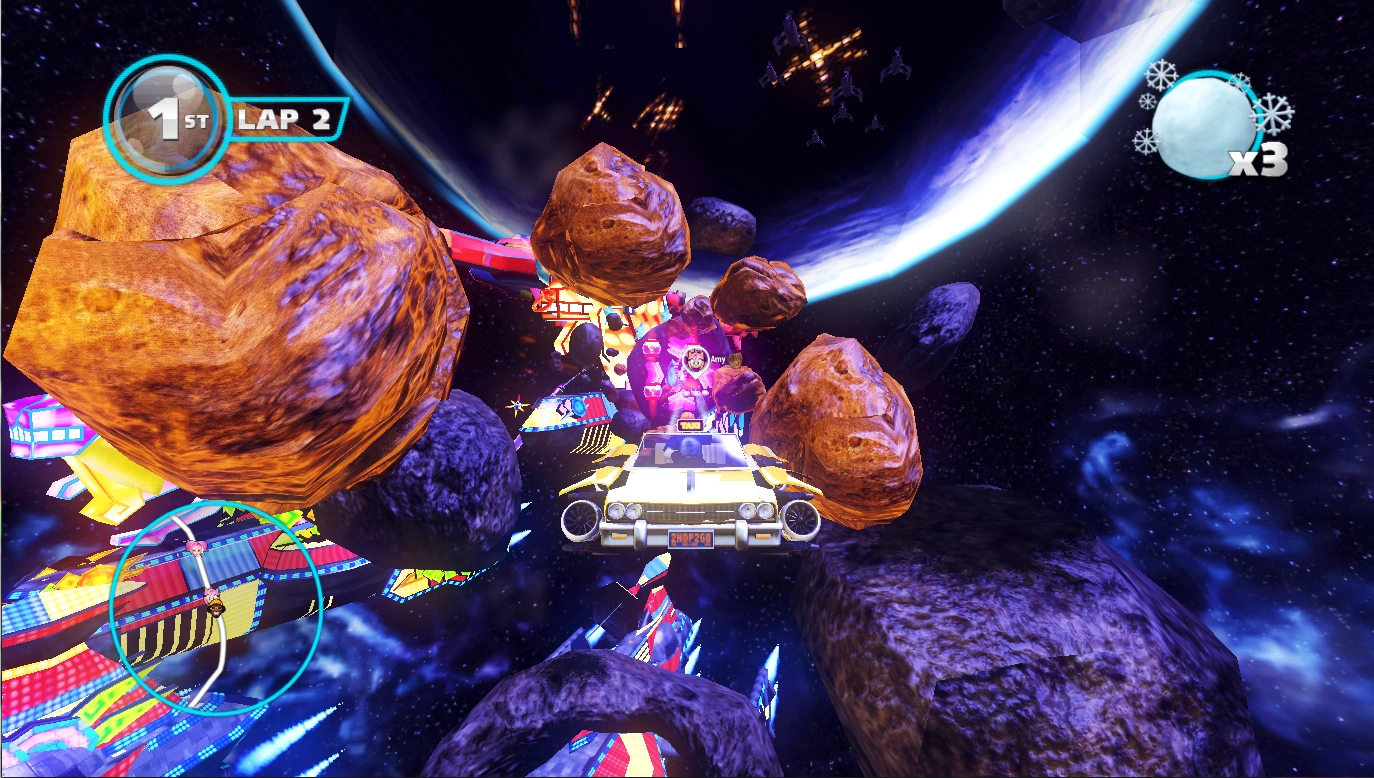
Task: Click the circular track minimap
Action: [x=216, y=607]
